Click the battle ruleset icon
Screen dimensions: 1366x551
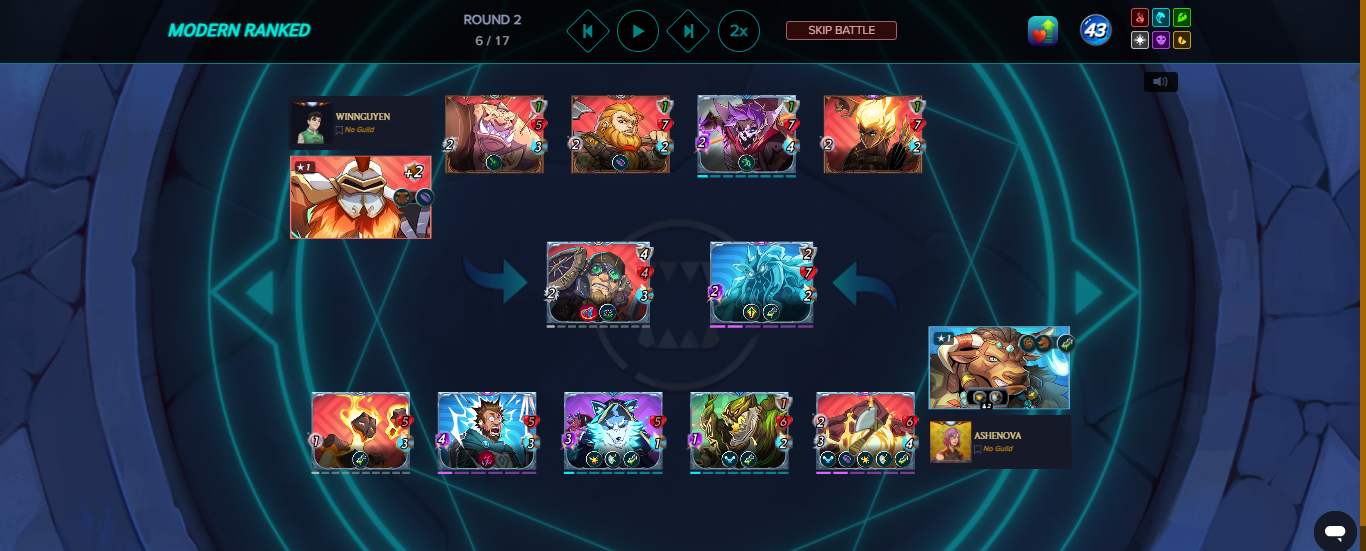(1043, 30)
